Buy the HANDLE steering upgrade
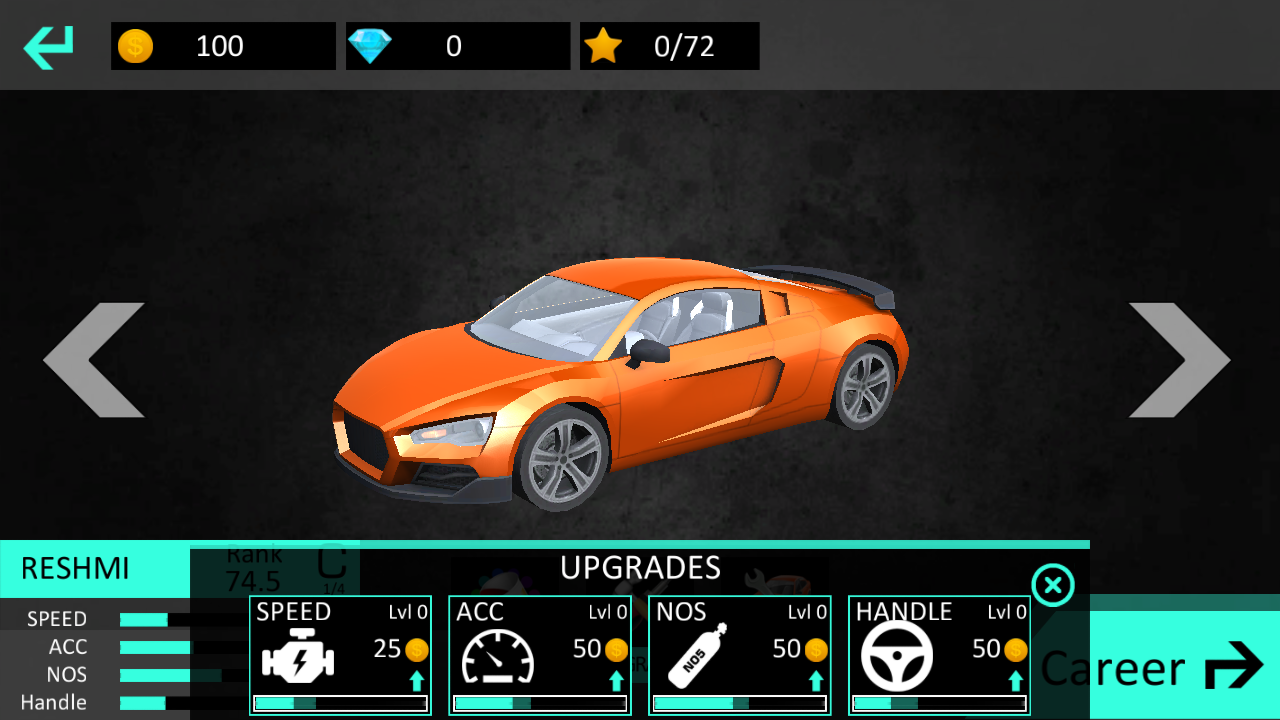Screen dimensions: 1280x720 coord(940,655)
